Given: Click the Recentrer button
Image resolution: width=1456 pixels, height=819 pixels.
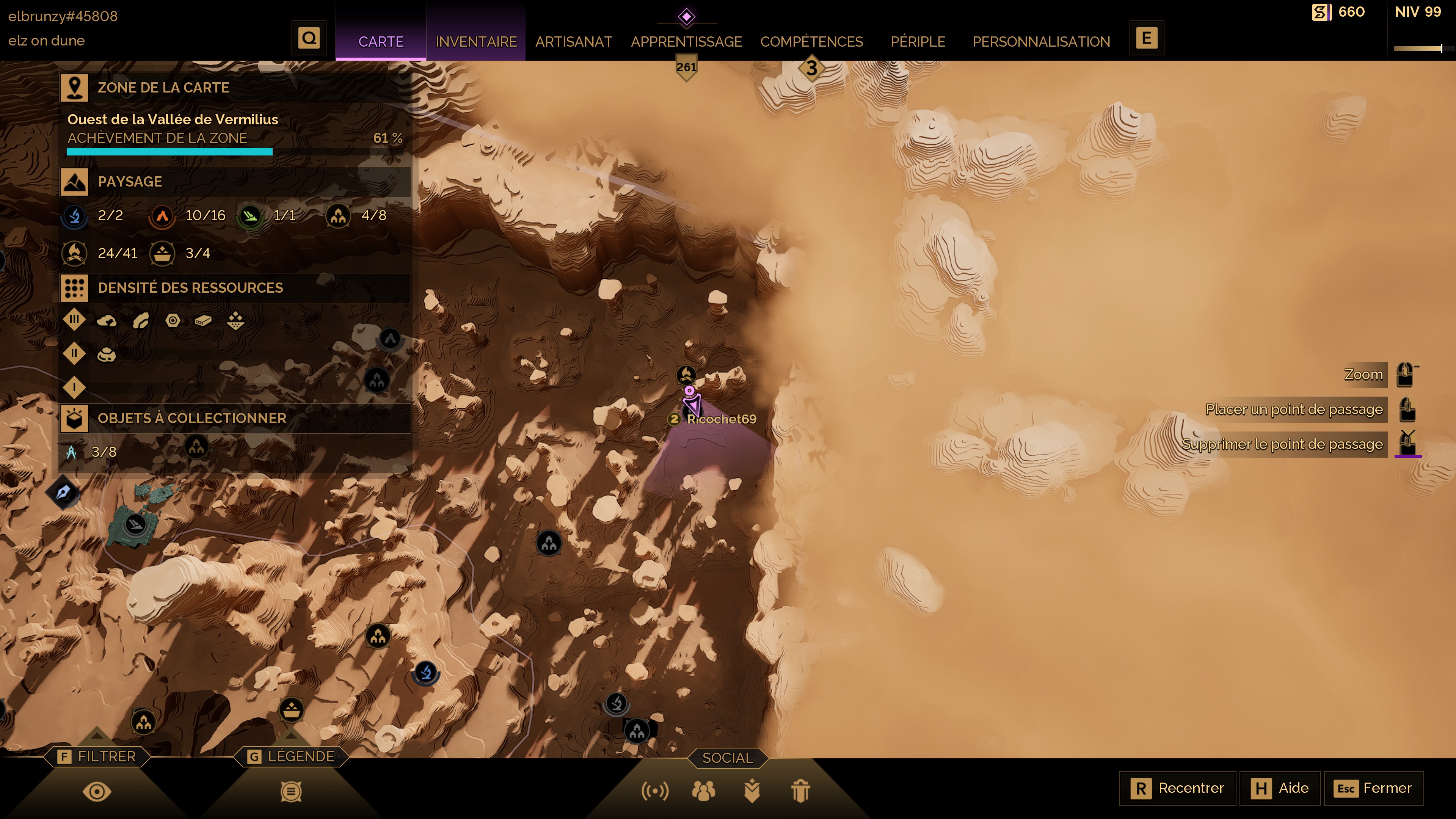Looking at the screenshot, I should [x=1177, y=788].
